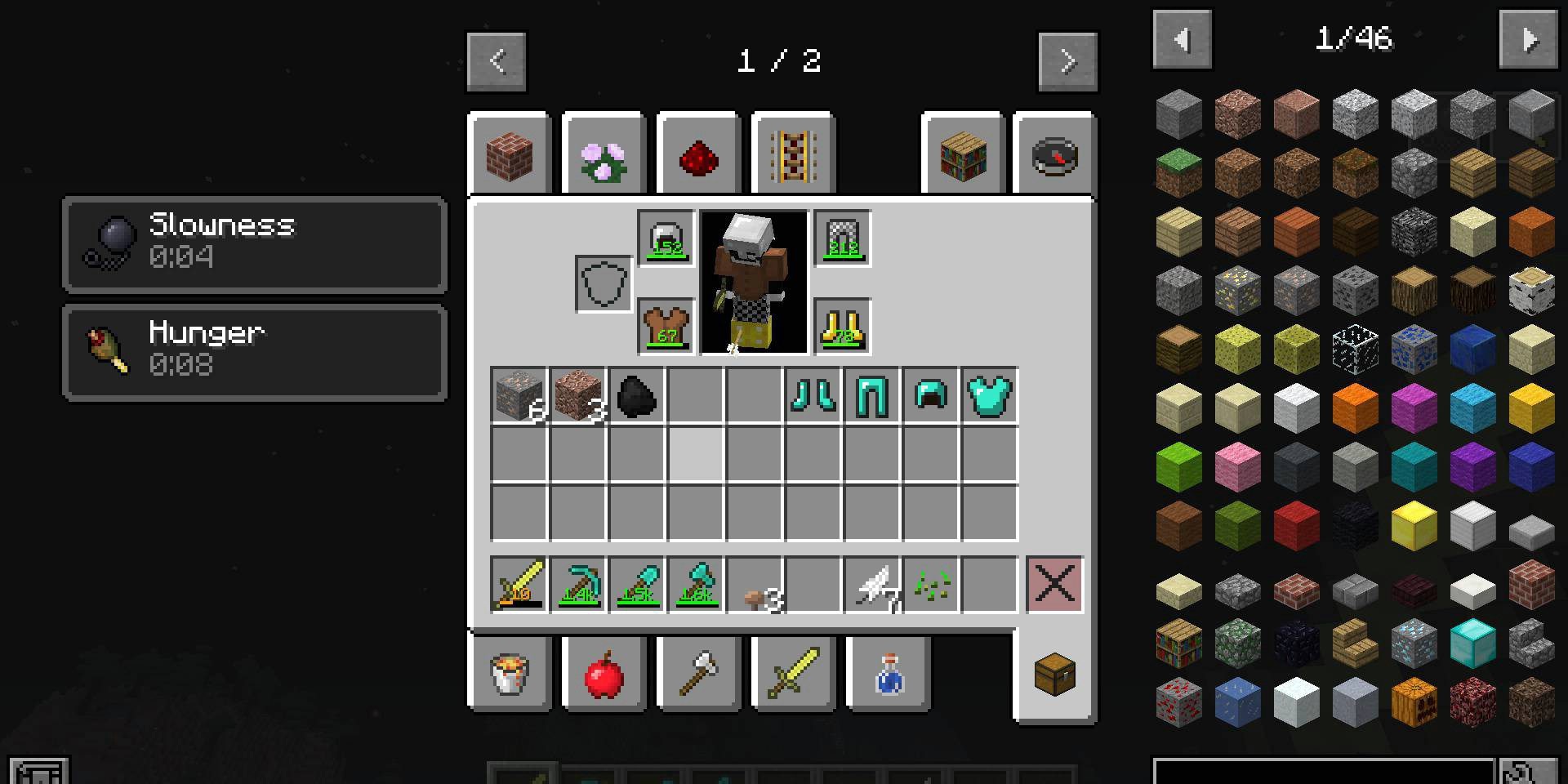
Task: Click the equipped golden boots slot
Action: pyautogui.click(x=842, y=327)
